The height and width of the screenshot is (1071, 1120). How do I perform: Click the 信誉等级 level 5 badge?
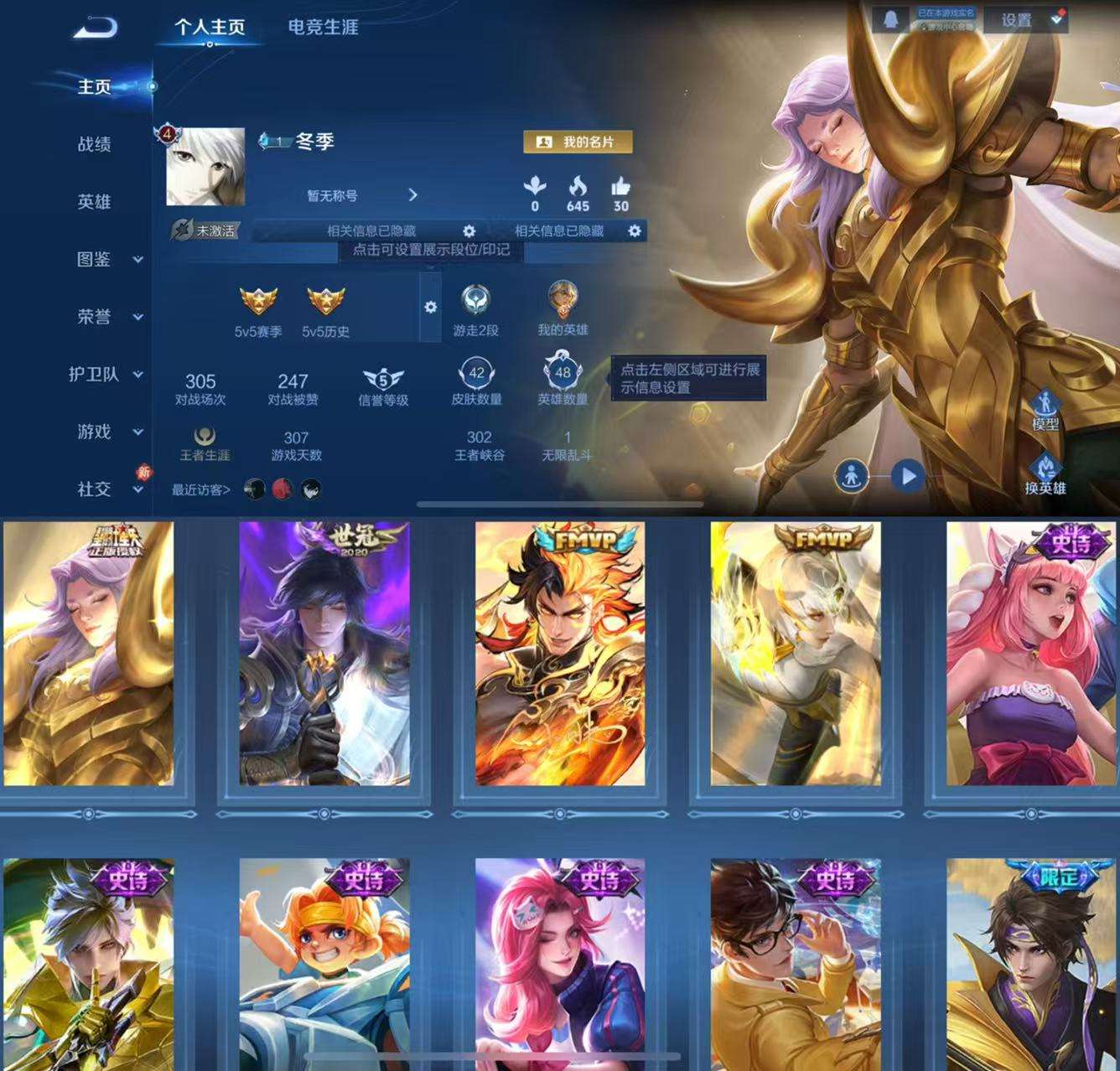[381, 379]
